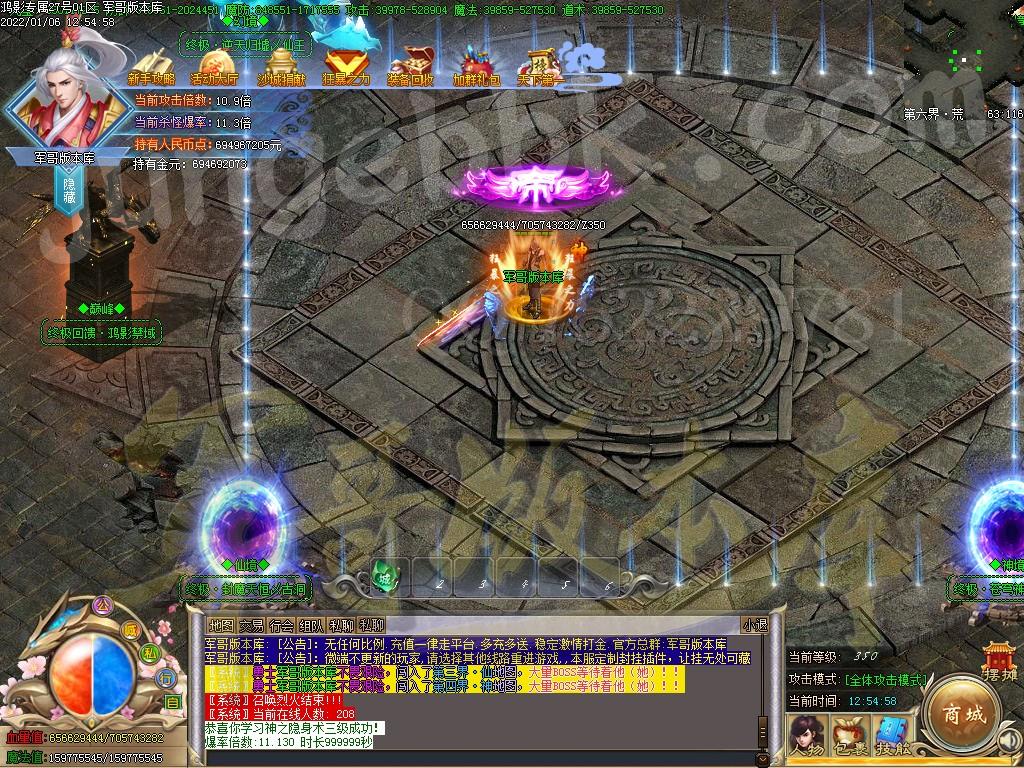The image size is (1024, 768).
Task: Open the 活动大厅 event hall
Action: (214, 67)
